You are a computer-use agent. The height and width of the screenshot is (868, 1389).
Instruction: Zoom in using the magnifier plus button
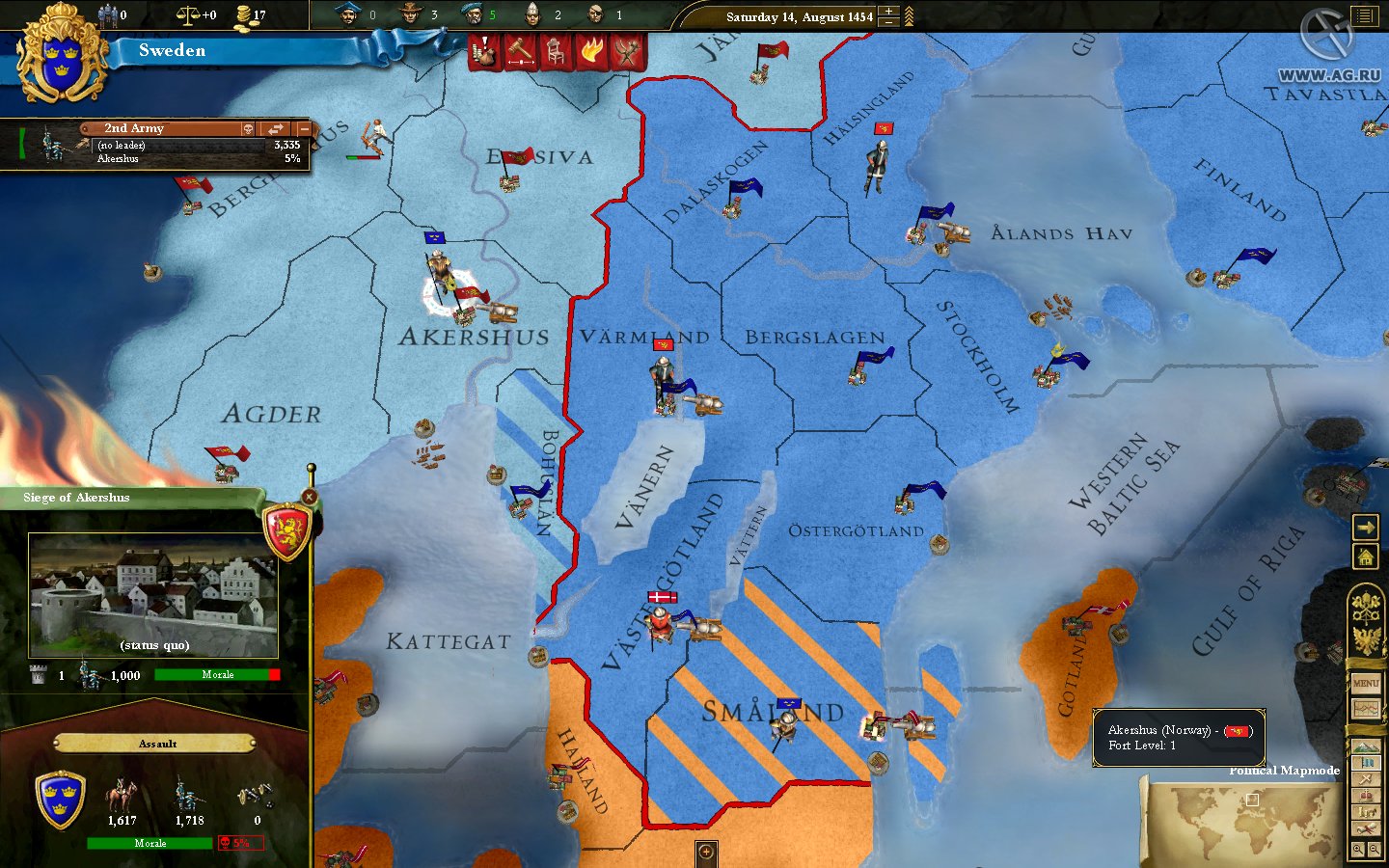point(1358,850)
